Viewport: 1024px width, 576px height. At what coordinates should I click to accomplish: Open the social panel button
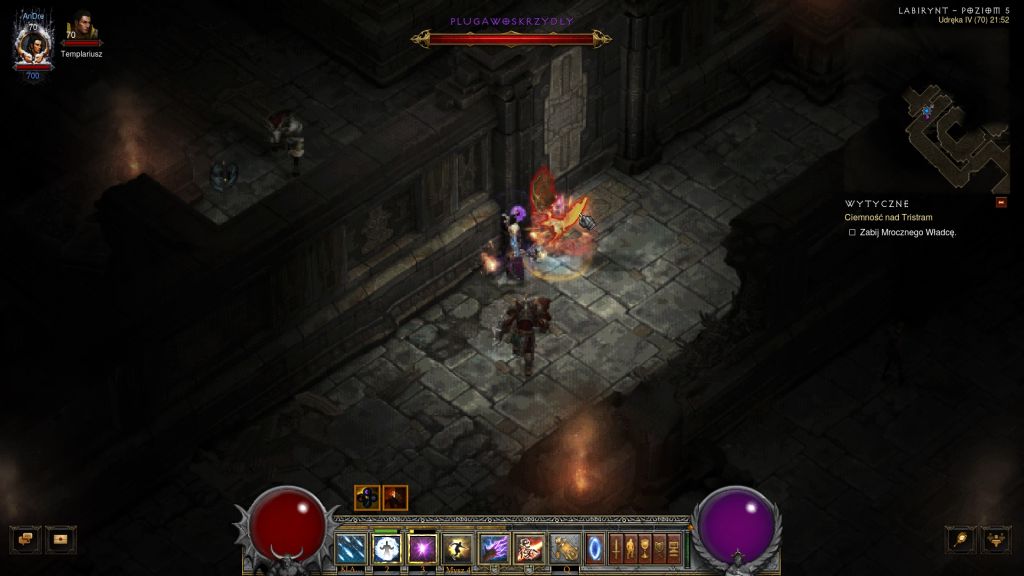pos(62,539)
